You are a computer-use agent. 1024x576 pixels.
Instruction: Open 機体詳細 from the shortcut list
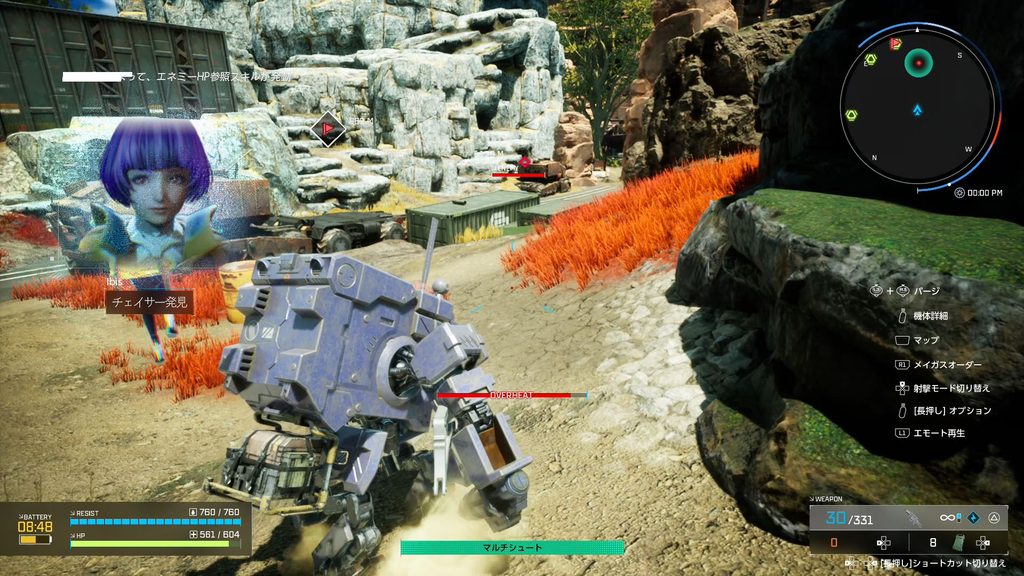pyautogui.click(x=929, y=315)
